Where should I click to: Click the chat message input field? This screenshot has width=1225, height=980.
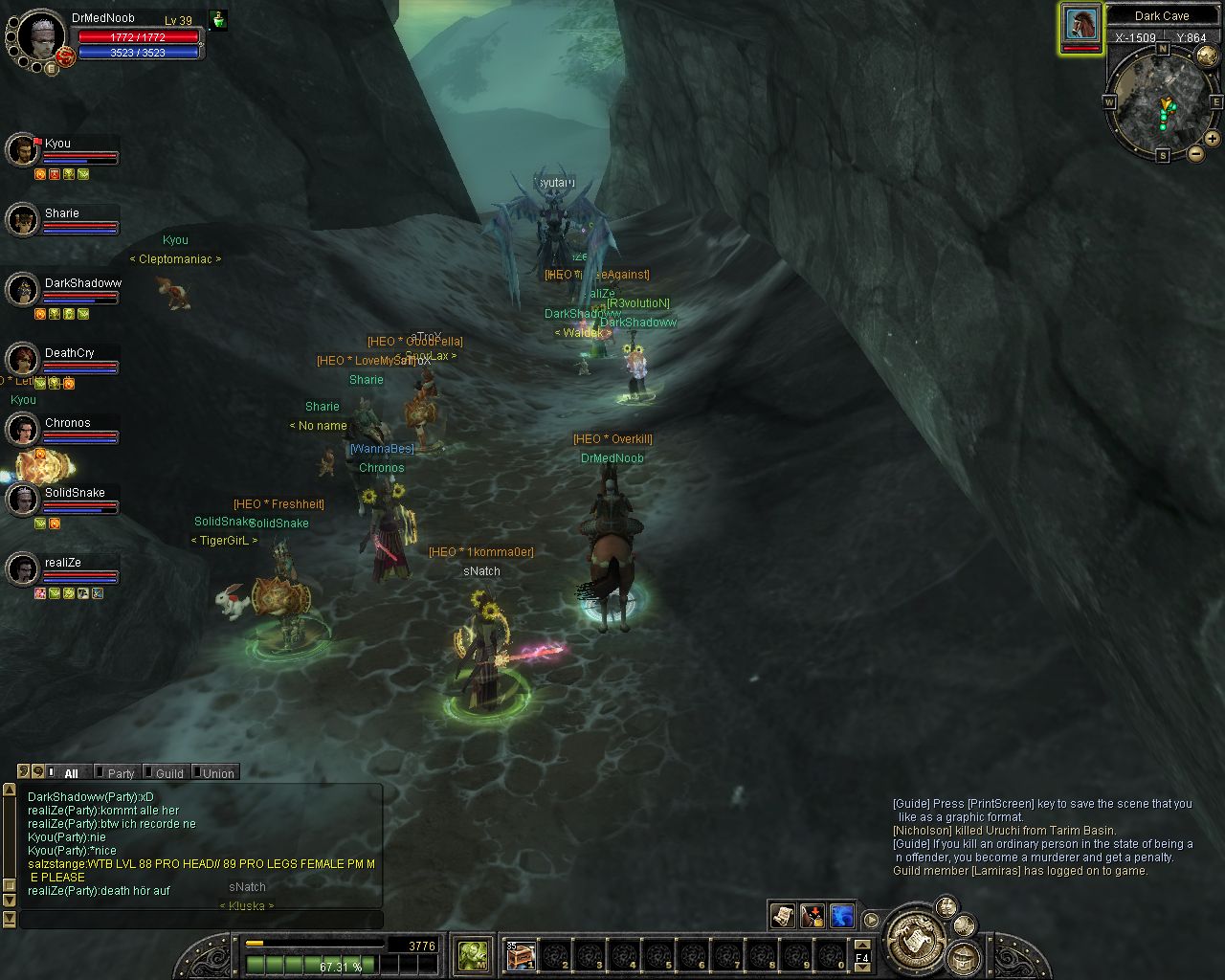point(201,920)
